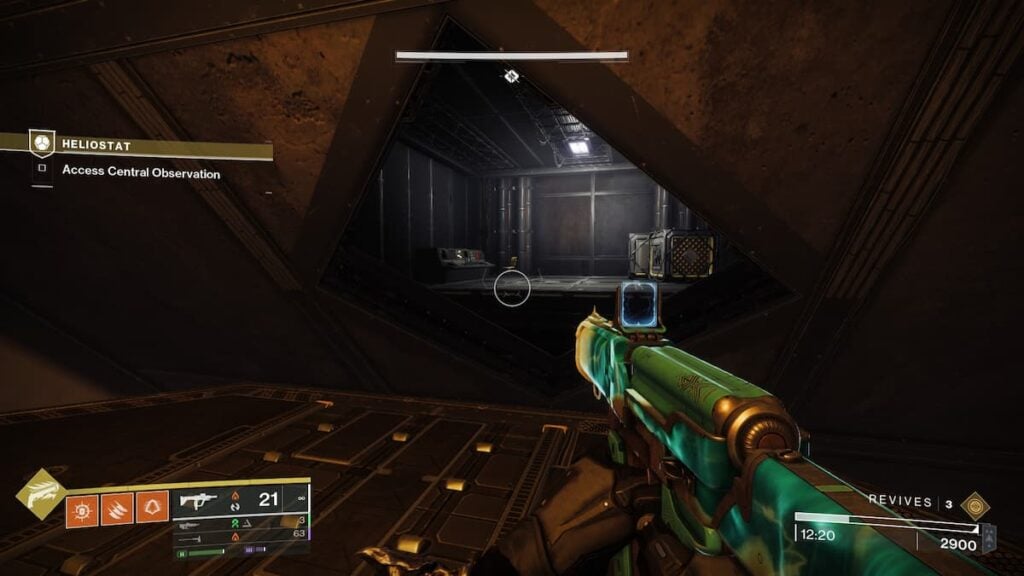Select the golden super ability diamond icon
This screenshot has width=1024, height=576.
(41, 495)
